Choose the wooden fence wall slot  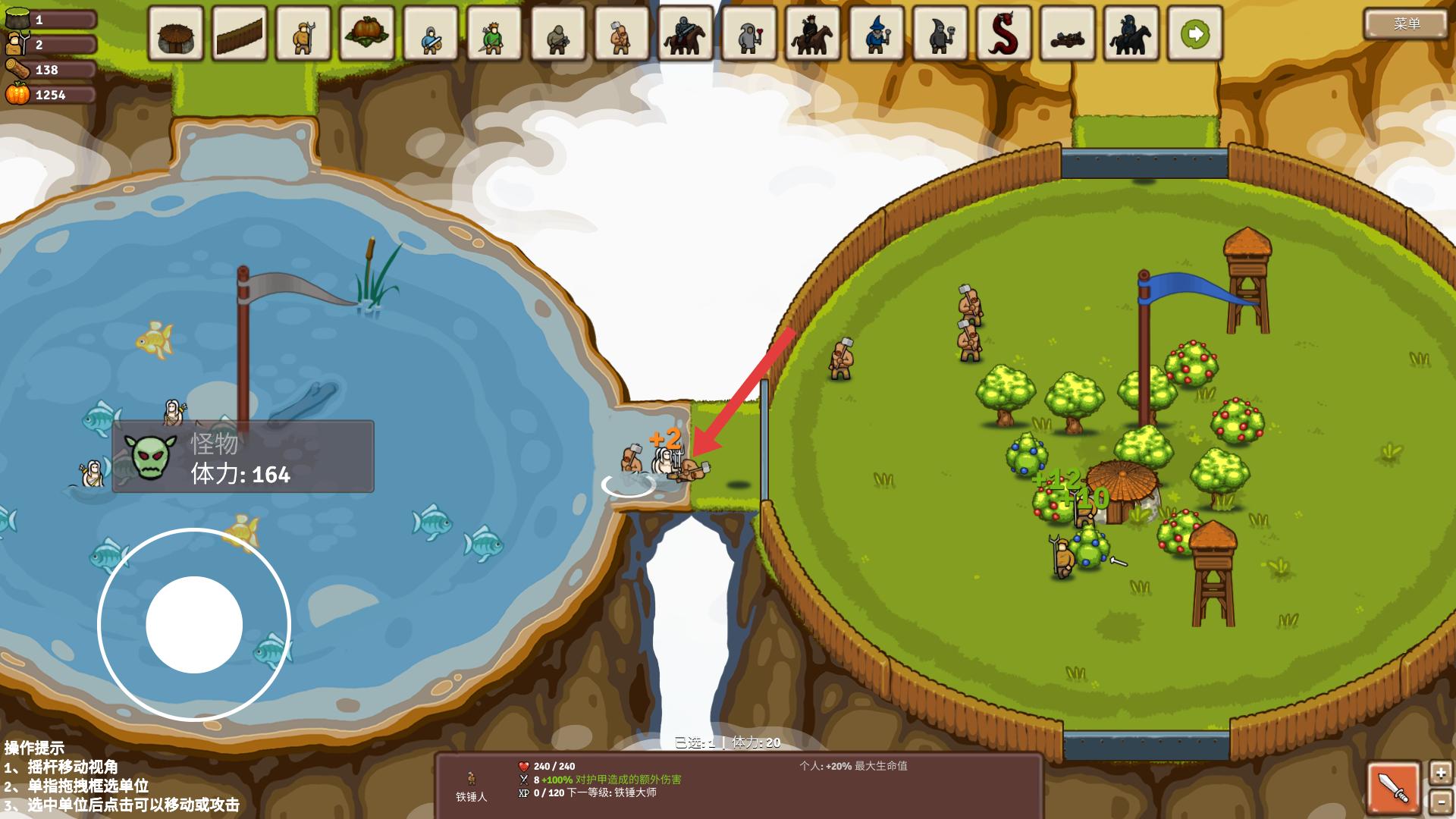coord(240,34)
